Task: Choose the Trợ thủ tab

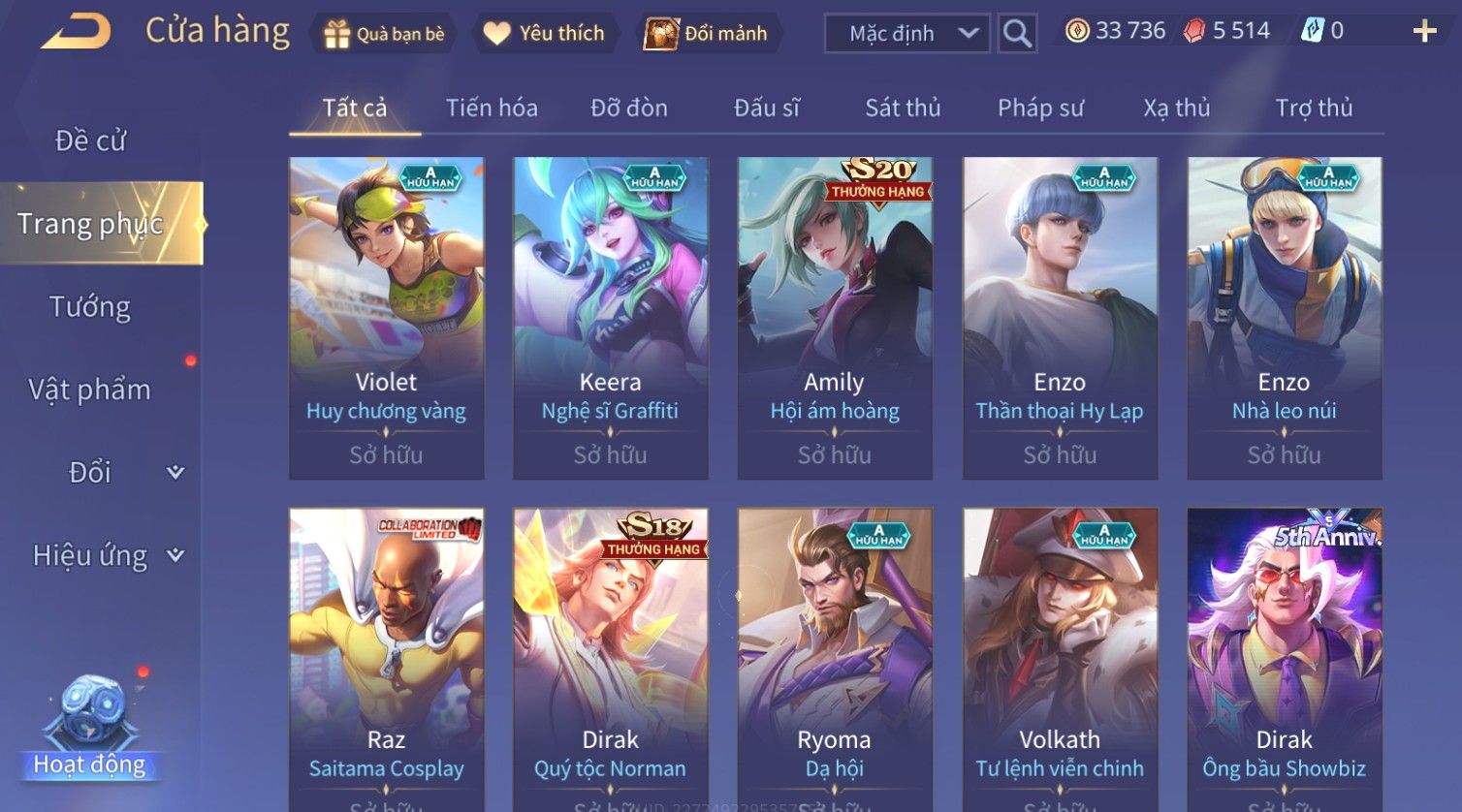Action: point(1314,108)
